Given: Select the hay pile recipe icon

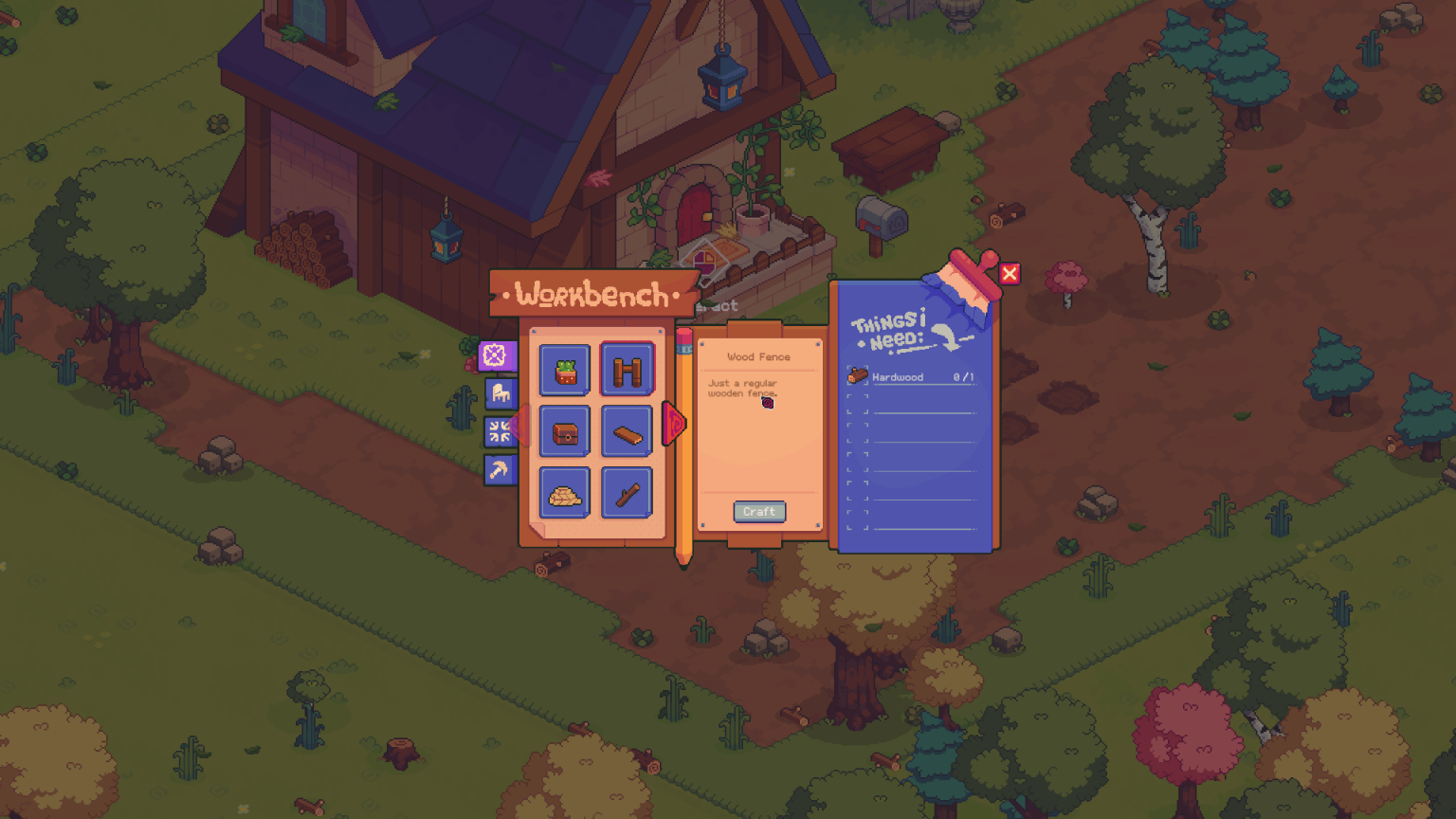Looking at the screenshot, I should coord(563,494).
